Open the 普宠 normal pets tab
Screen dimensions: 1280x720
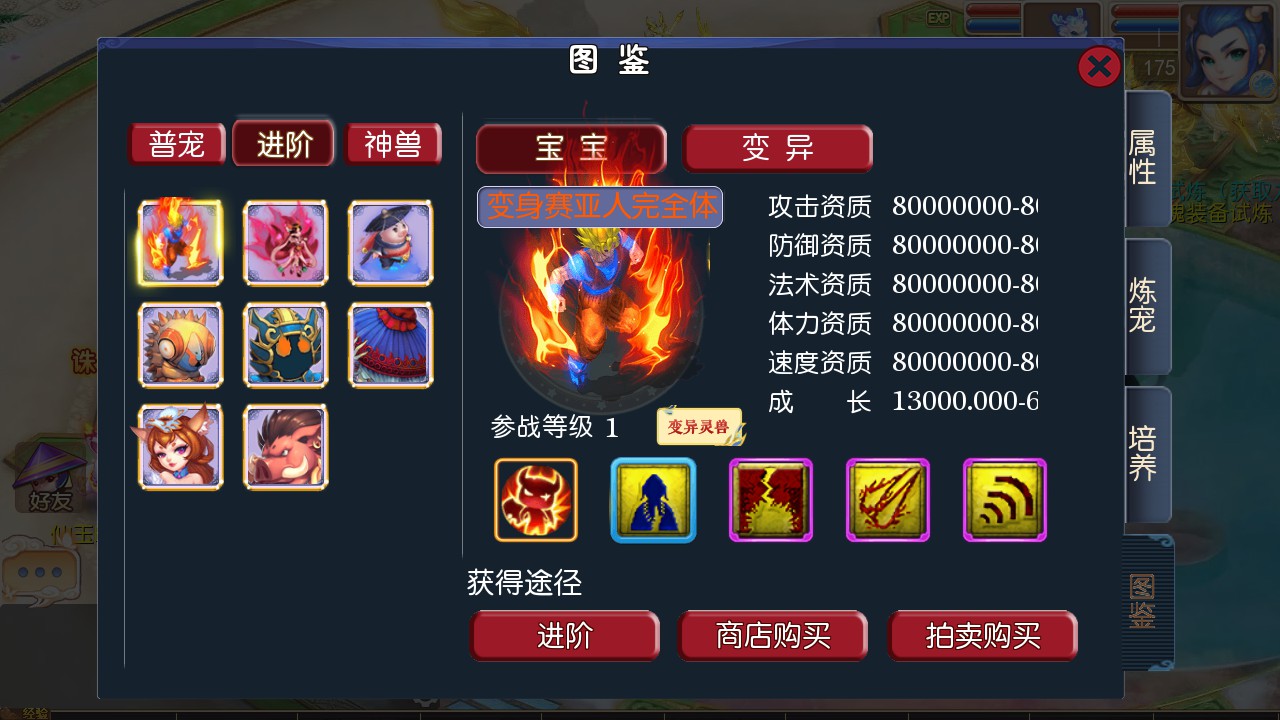177,144
